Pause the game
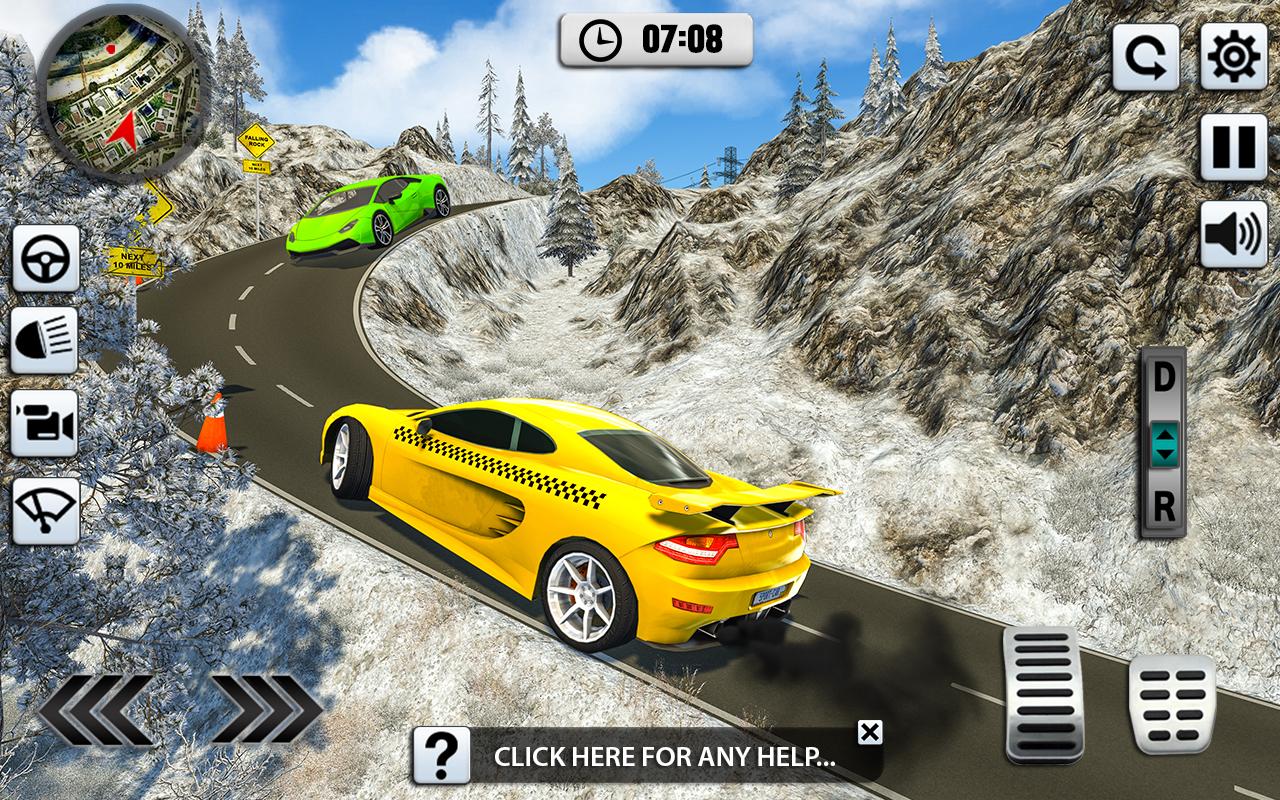Image resolution: width=1280 pixels, height=800 pixels. (x=1233, y=147)
